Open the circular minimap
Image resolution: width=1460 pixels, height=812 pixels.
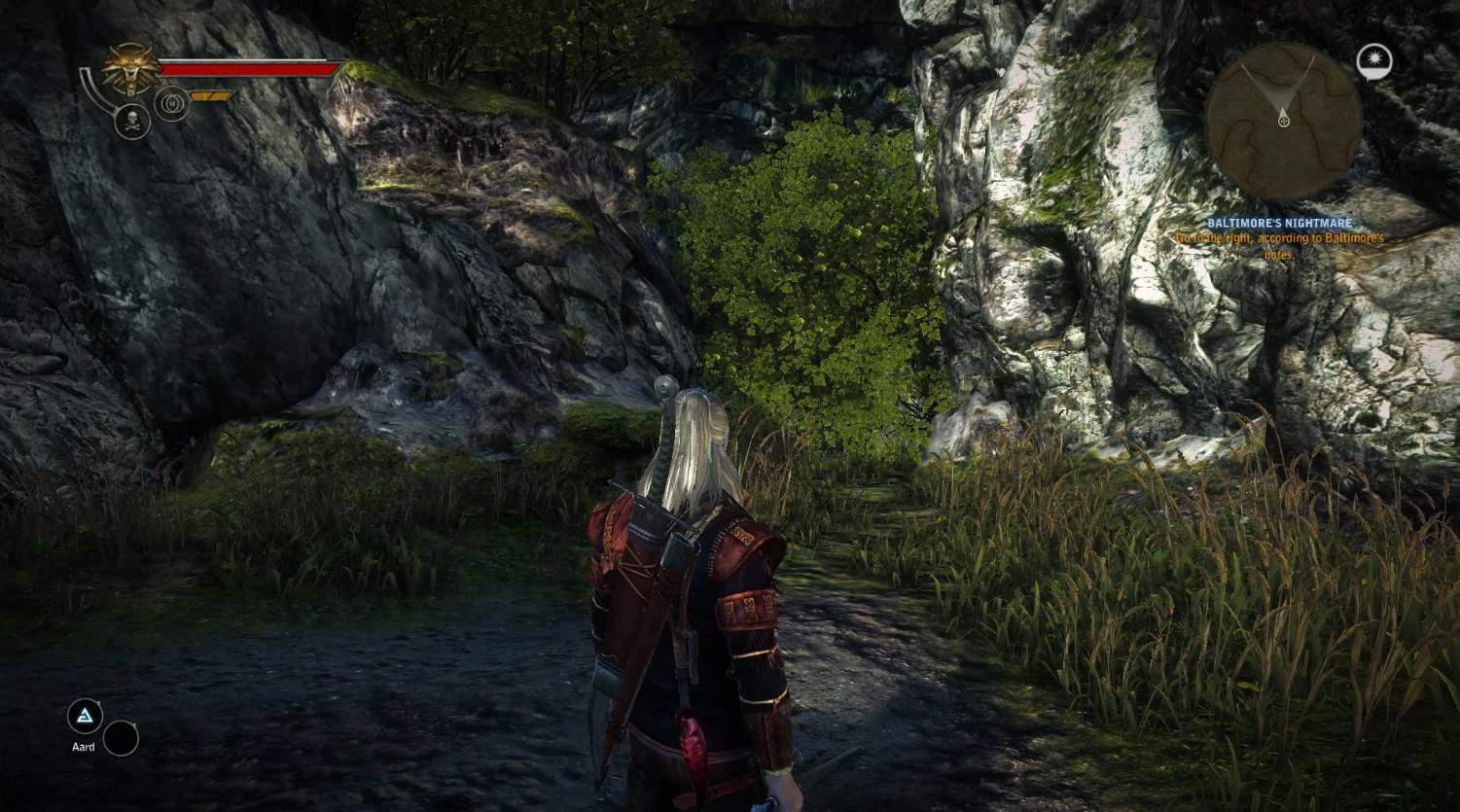(1282, 121)
